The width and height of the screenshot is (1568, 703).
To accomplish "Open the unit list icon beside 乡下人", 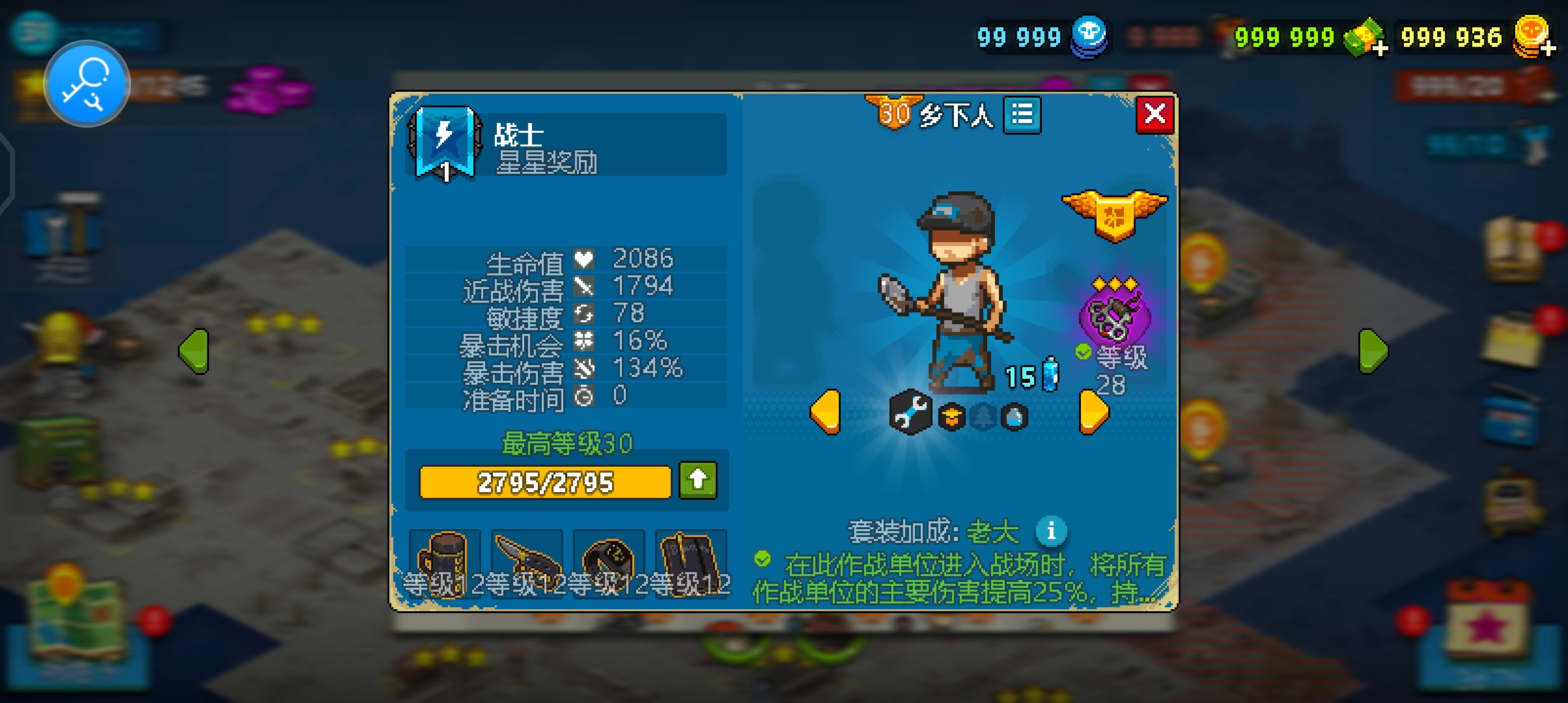I will pos(1022,115).
